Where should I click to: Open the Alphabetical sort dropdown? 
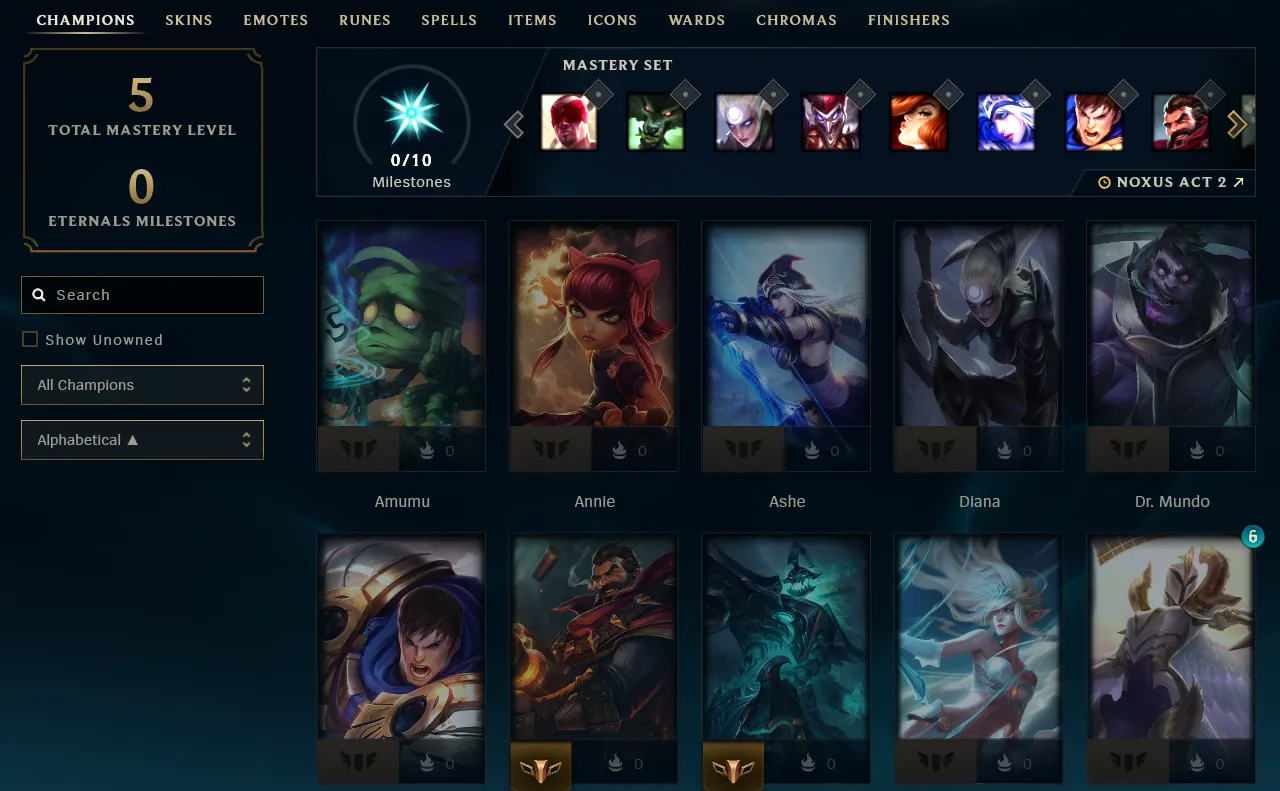142,440
